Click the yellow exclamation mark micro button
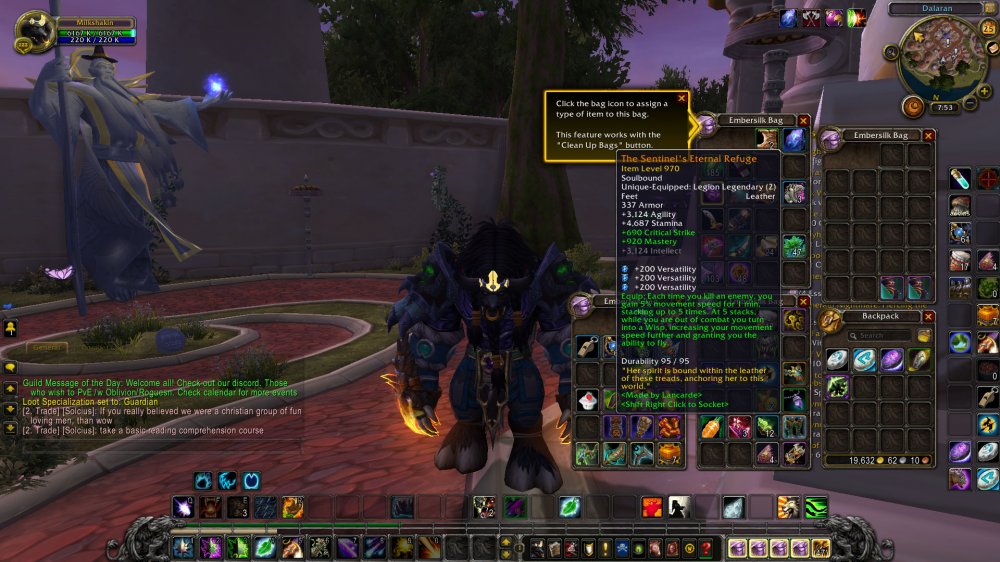 606,548
